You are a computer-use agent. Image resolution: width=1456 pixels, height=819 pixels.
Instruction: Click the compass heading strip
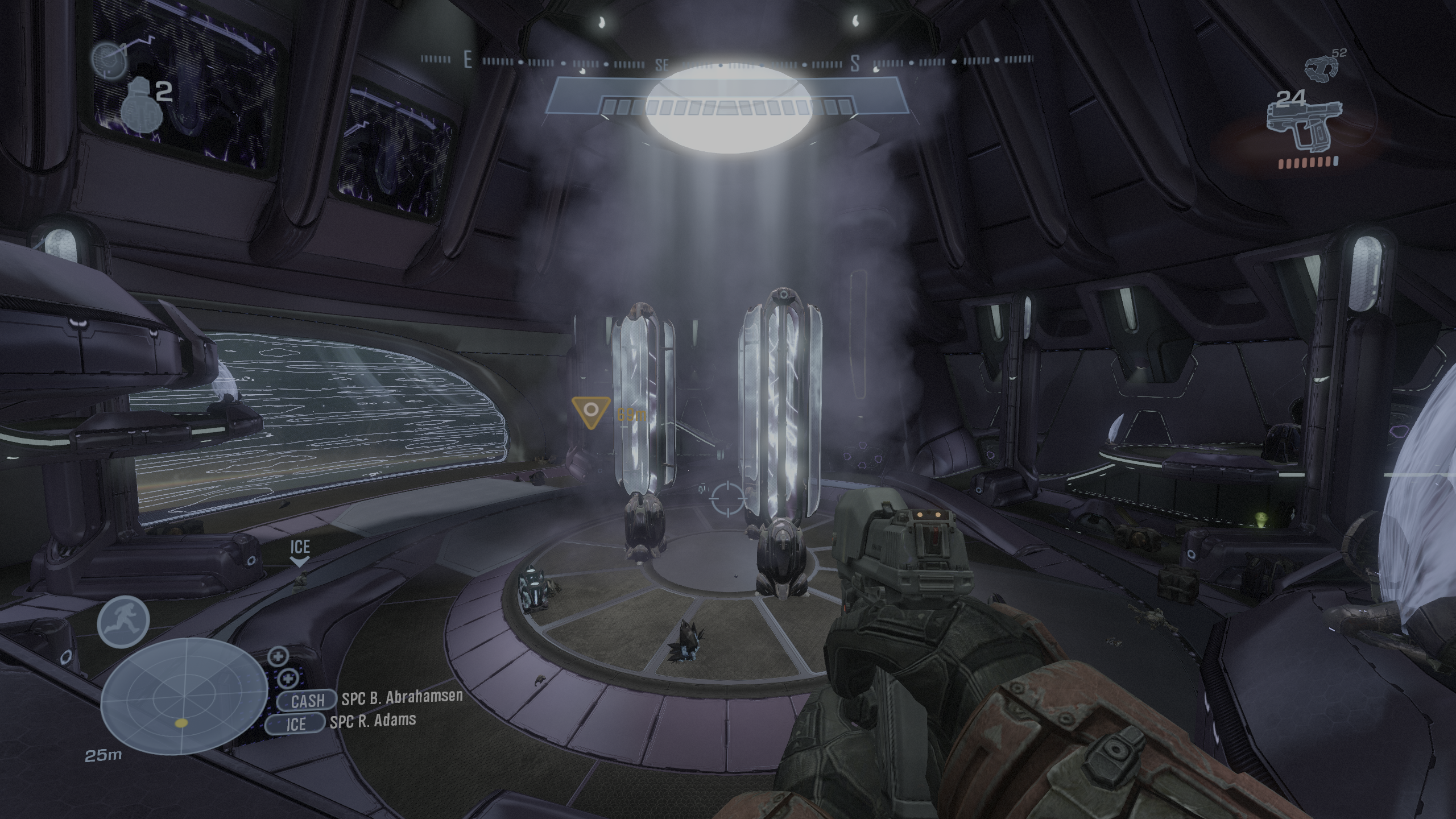coord(727,62)
